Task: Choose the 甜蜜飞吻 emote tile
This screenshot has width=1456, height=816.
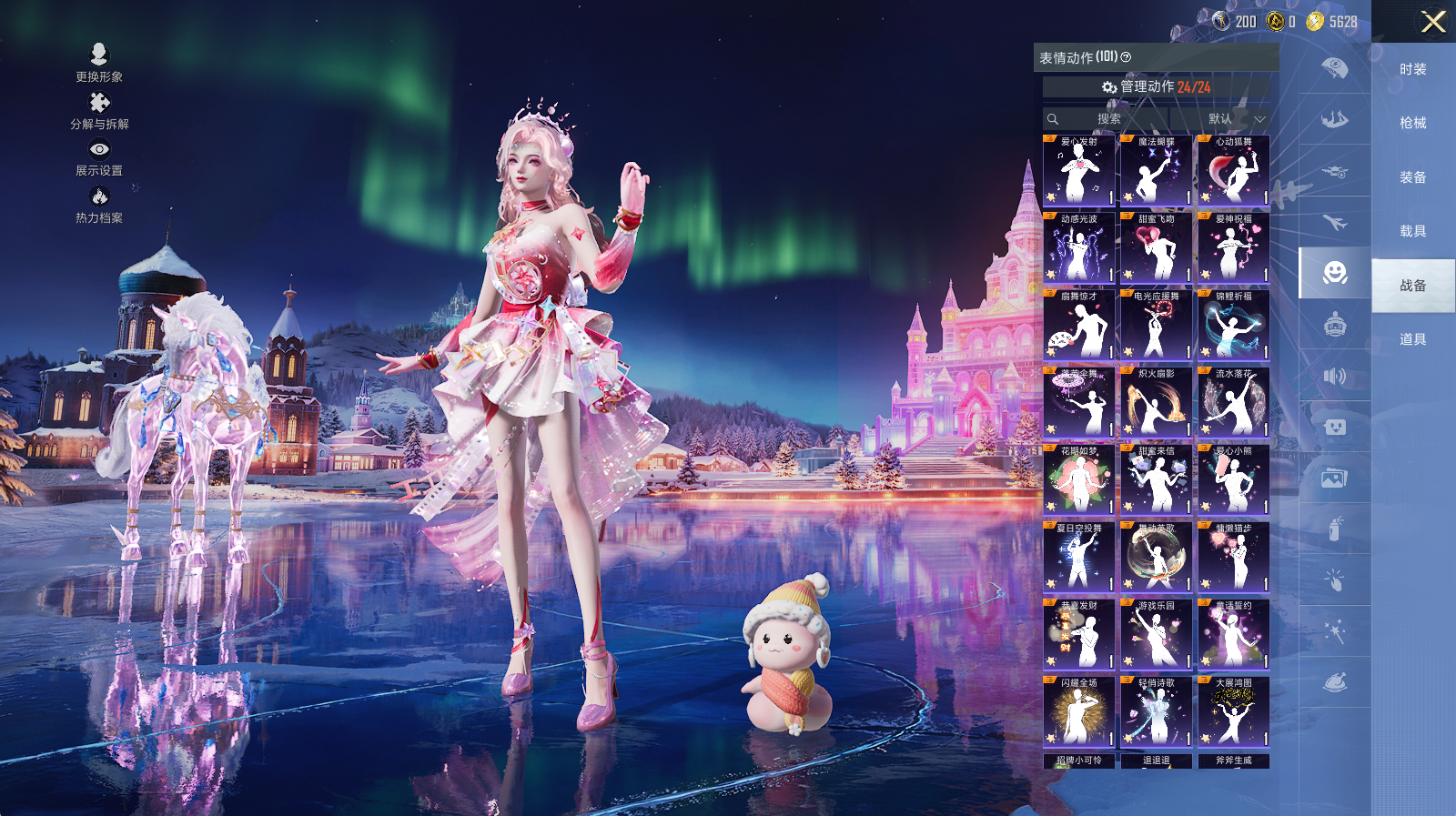Action: click(x=1156, y=248)
